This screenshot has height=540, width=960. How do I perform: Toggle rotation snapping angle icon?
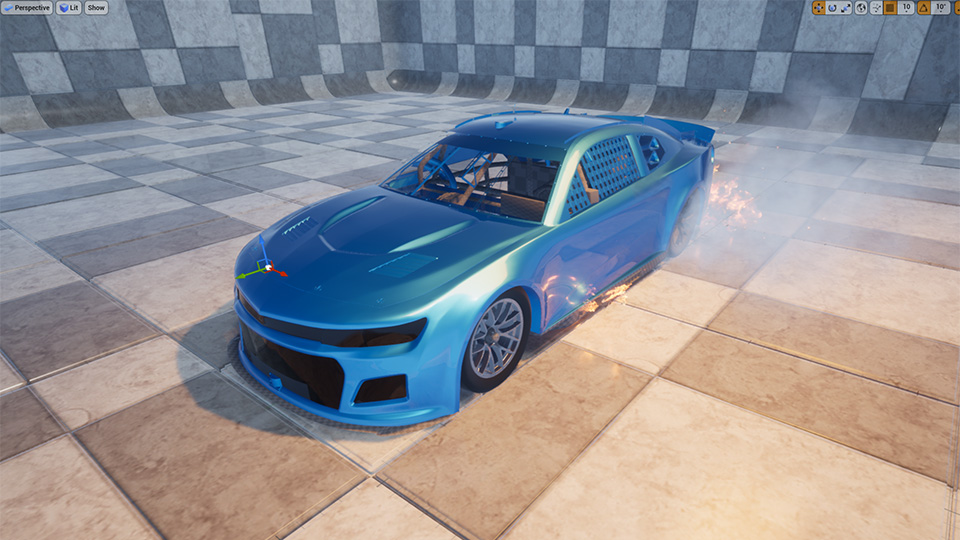924,8
